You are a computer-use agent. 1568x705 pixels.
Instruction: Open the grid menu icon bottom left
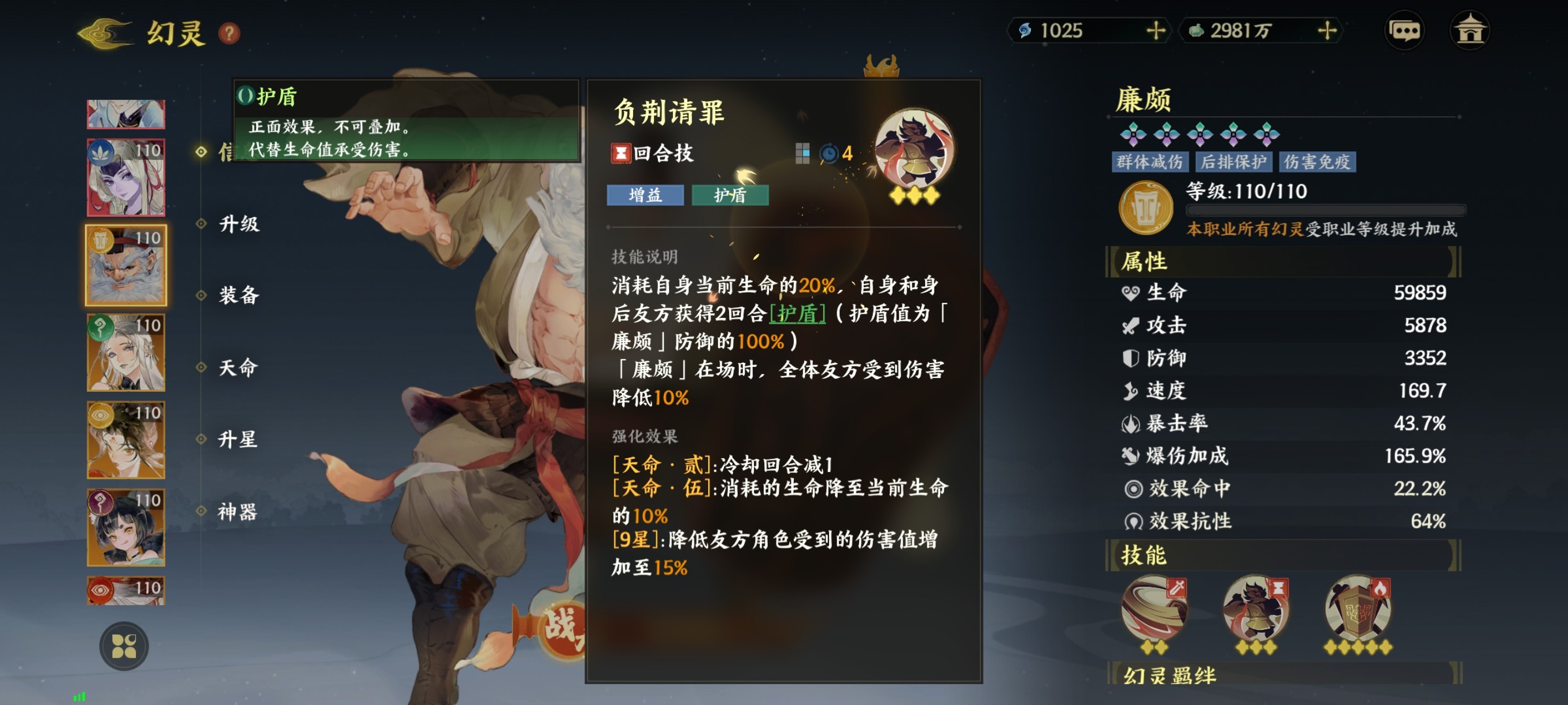[x=125, y=646]
